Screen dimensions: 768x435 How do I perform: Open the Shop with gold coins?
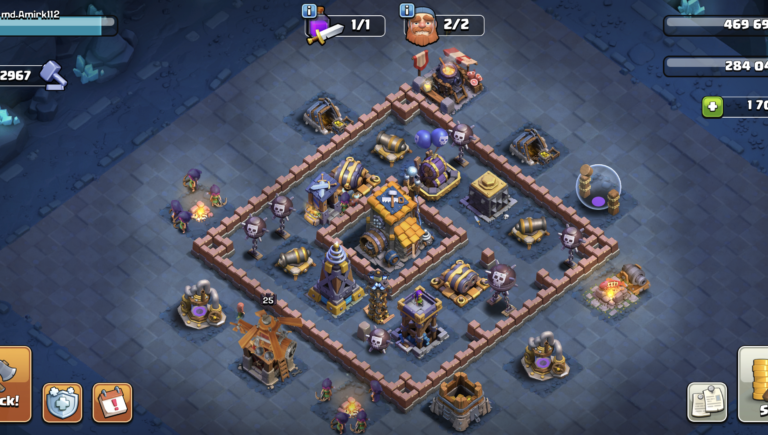753,384
